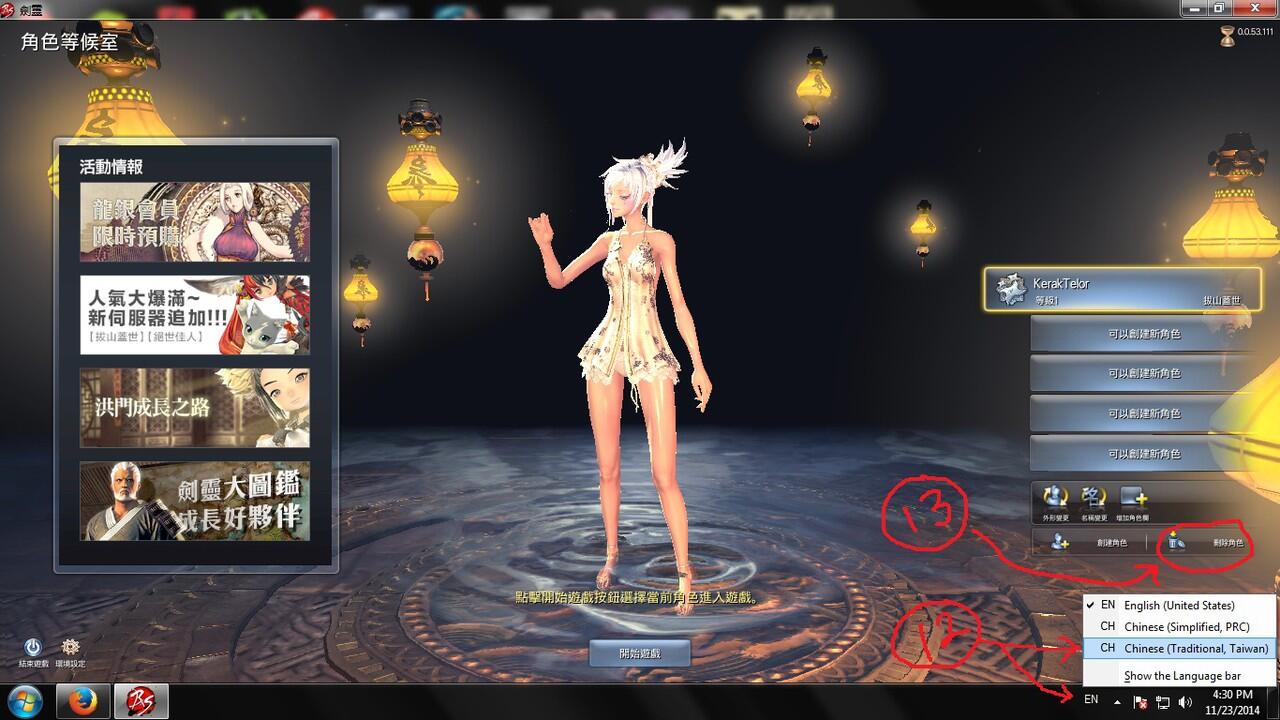Switch to the Firefox taskbar icon
This screenshot has width=1280, height=720.
coord(82,700)
